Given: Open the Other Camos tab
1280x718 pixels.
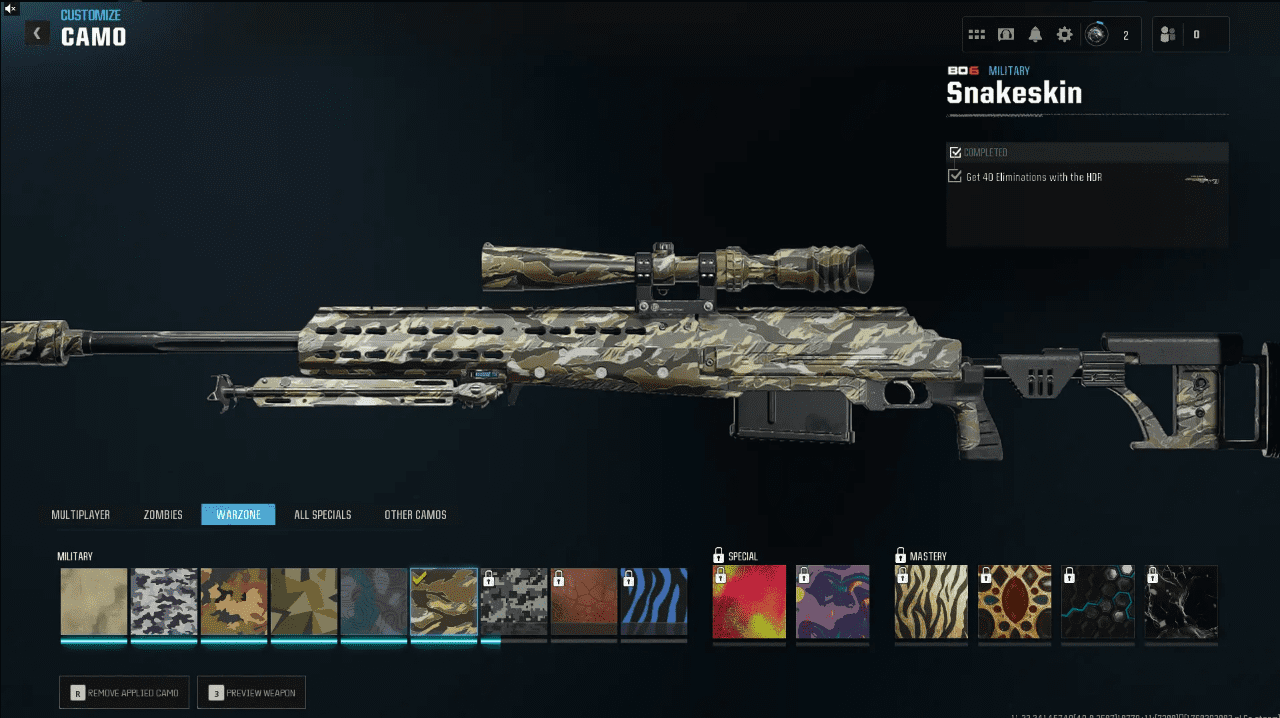Looking at the screenshot, I should 415,515.
